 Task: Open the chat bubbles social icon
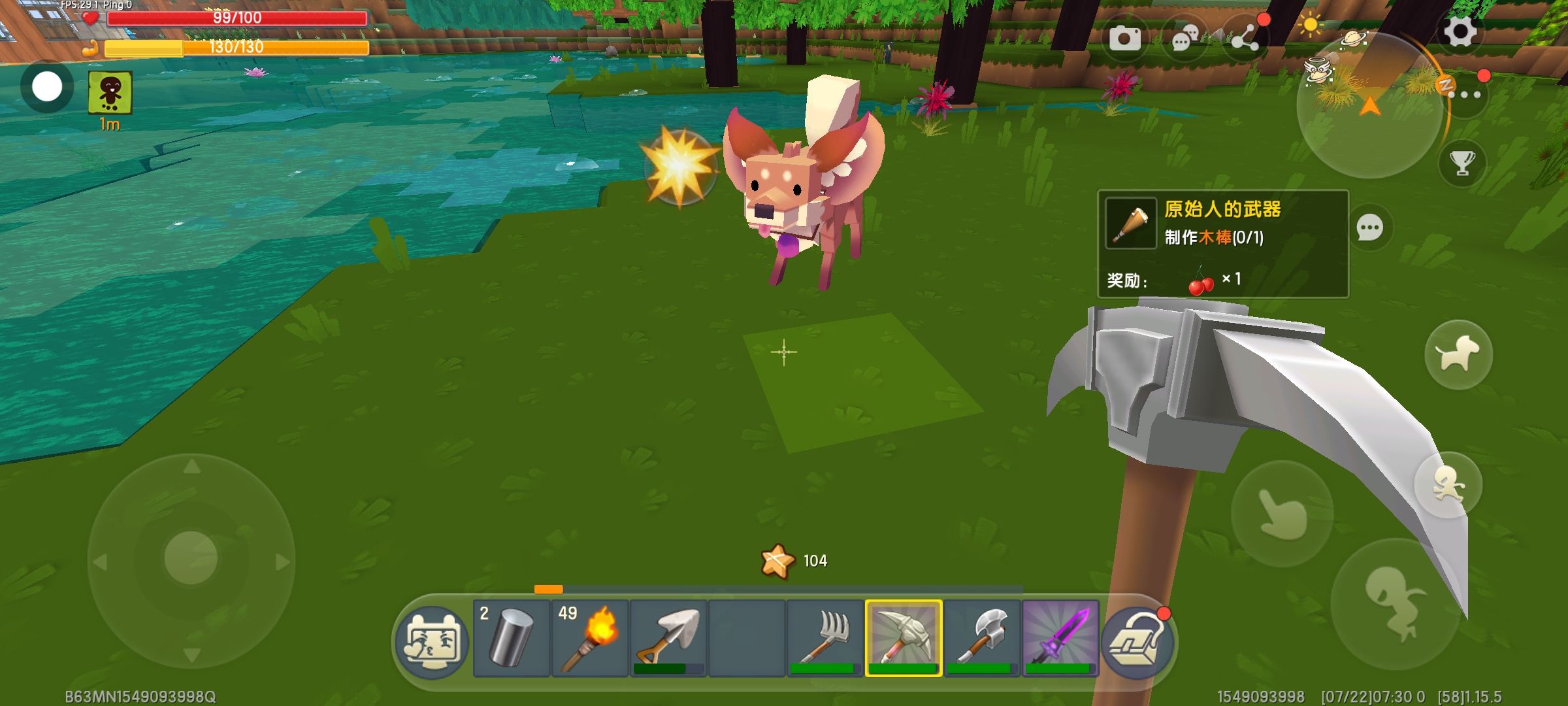1184,39
